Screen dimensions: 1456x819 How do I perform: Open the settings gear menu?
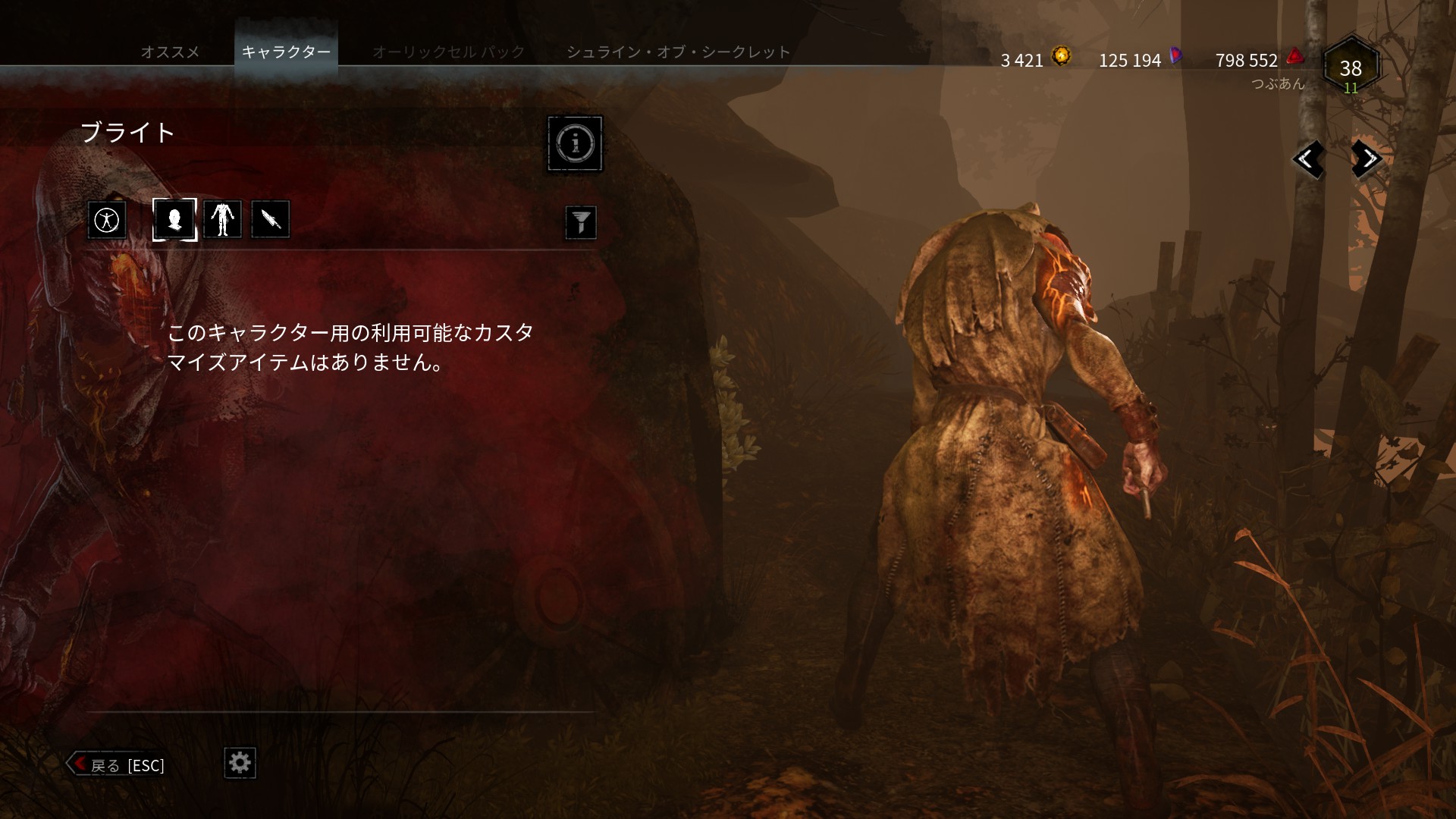coord(240,764)
